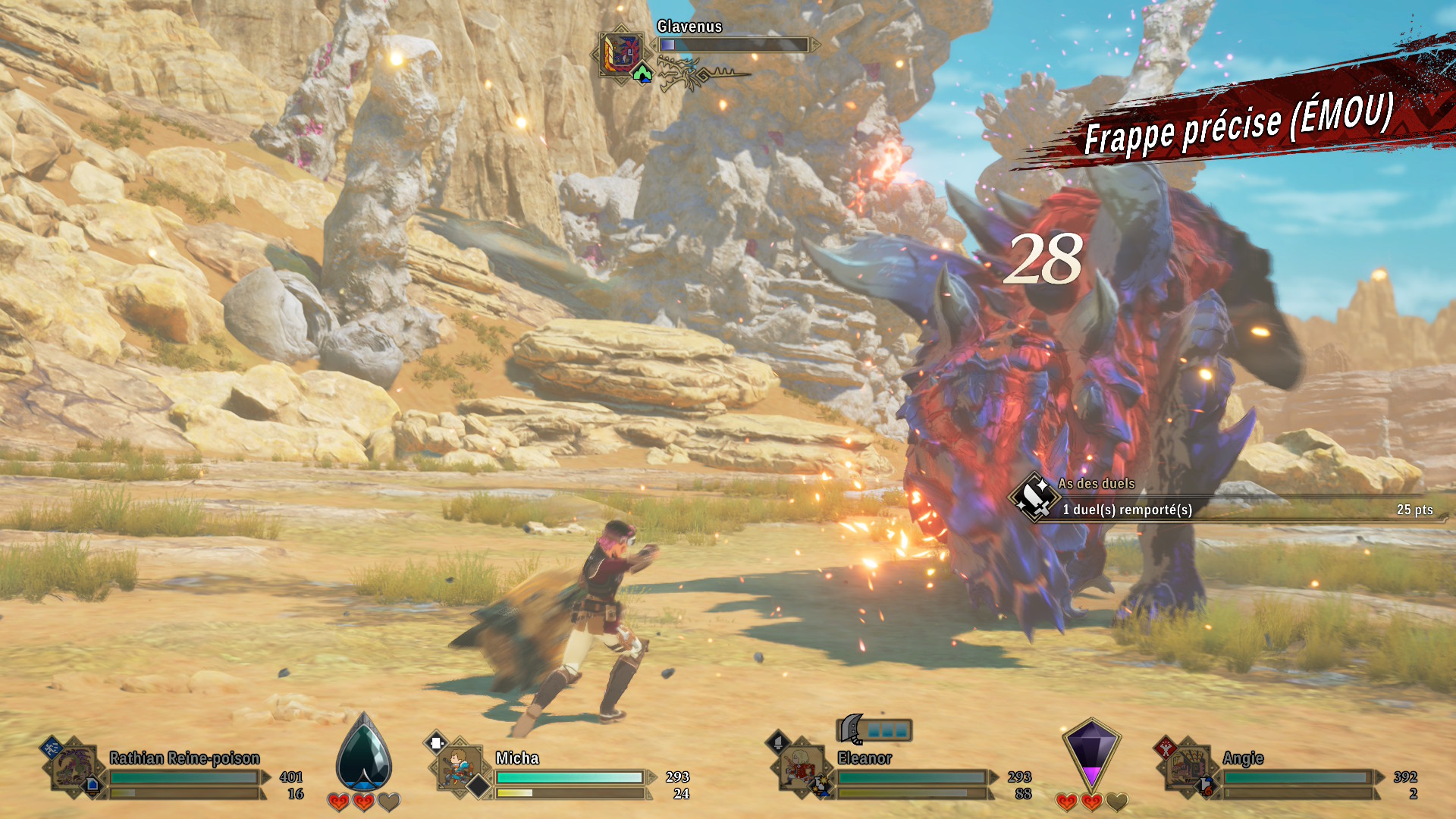
Task: Click the Rathian Reine-poison monster portrait
Action: pos(74,768)
